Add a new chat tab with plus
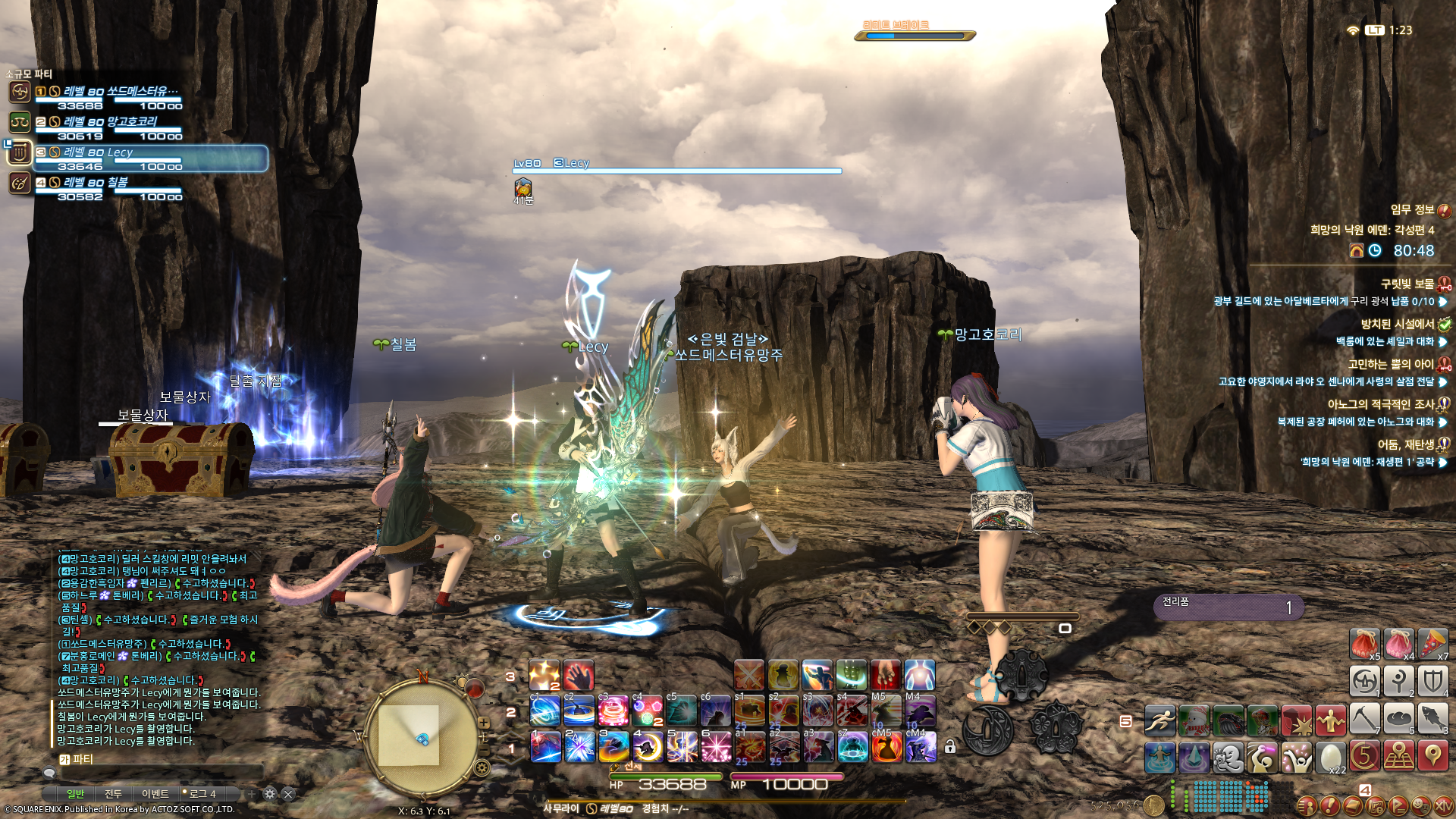The height and width of the screenshot is (819, 1456). 251,794
